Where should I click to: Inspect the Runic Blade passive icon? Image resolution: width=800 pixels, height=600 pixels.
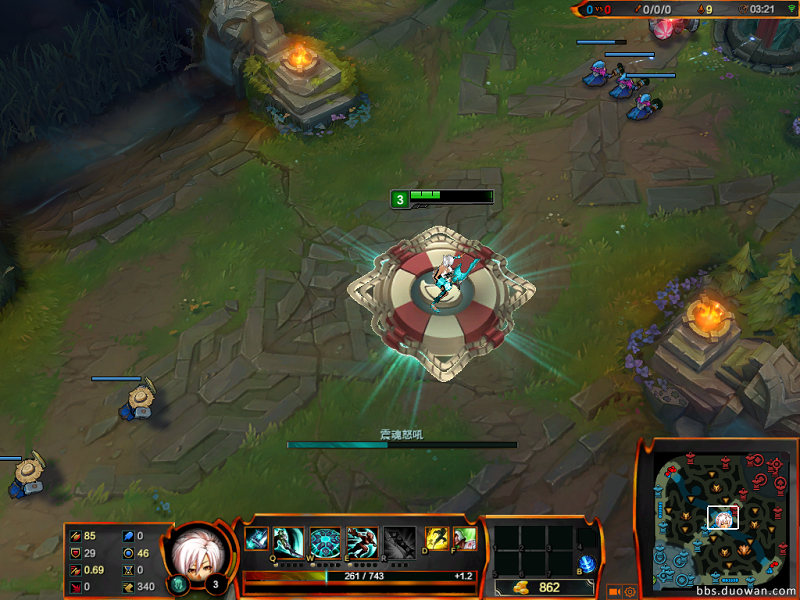coord(256,539)
